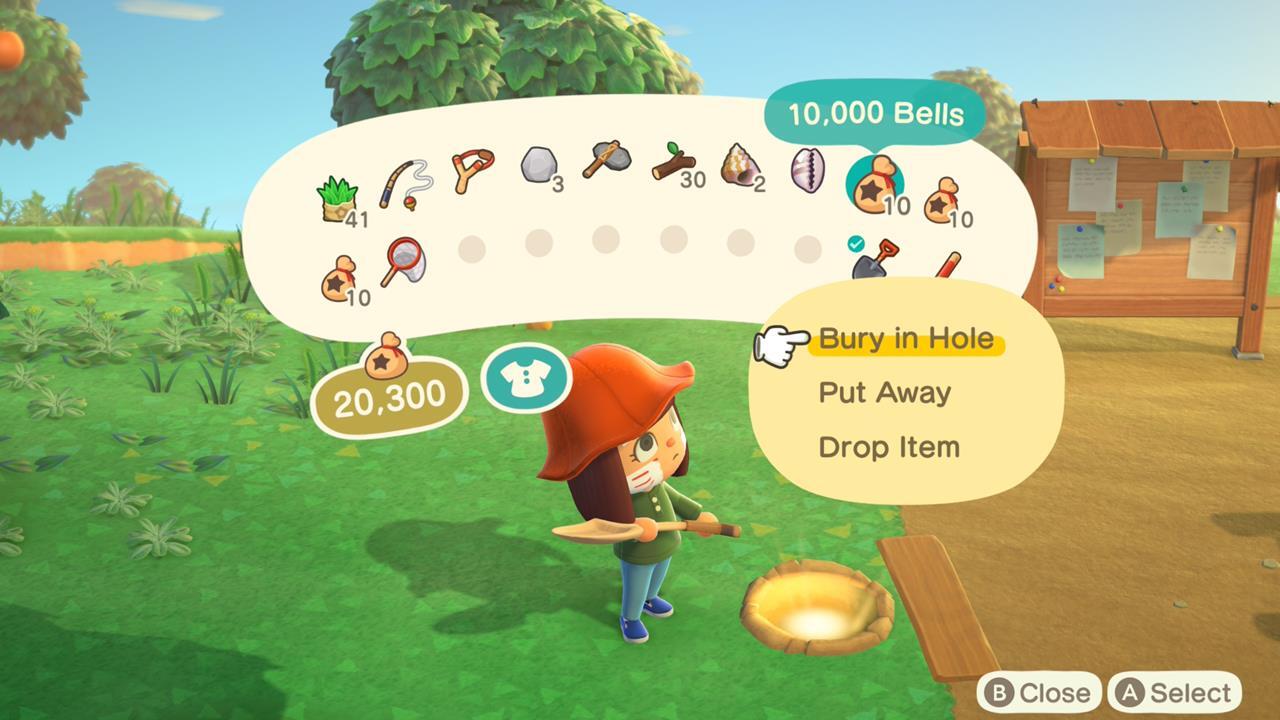1280x720 pixels.
Task: Click the bug net in the inventory
Action: 404,262
